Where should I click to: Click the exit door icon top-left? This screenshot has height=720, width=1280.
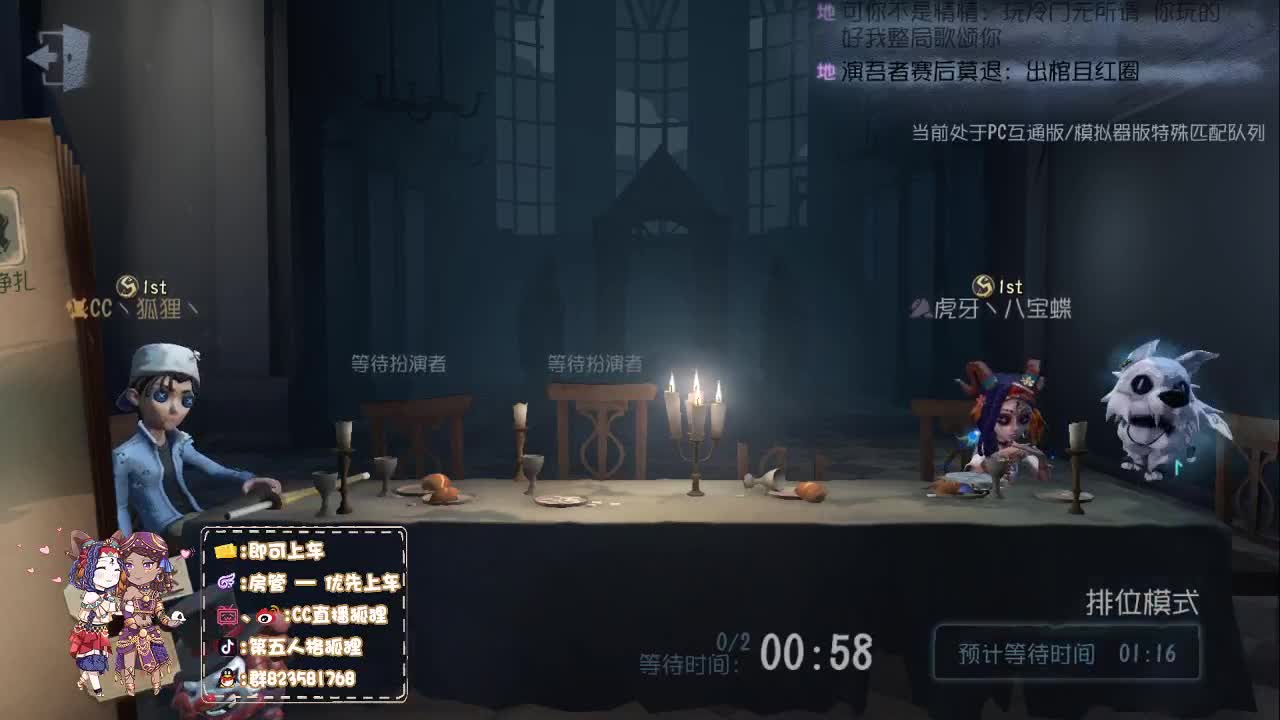click(57, 55)
